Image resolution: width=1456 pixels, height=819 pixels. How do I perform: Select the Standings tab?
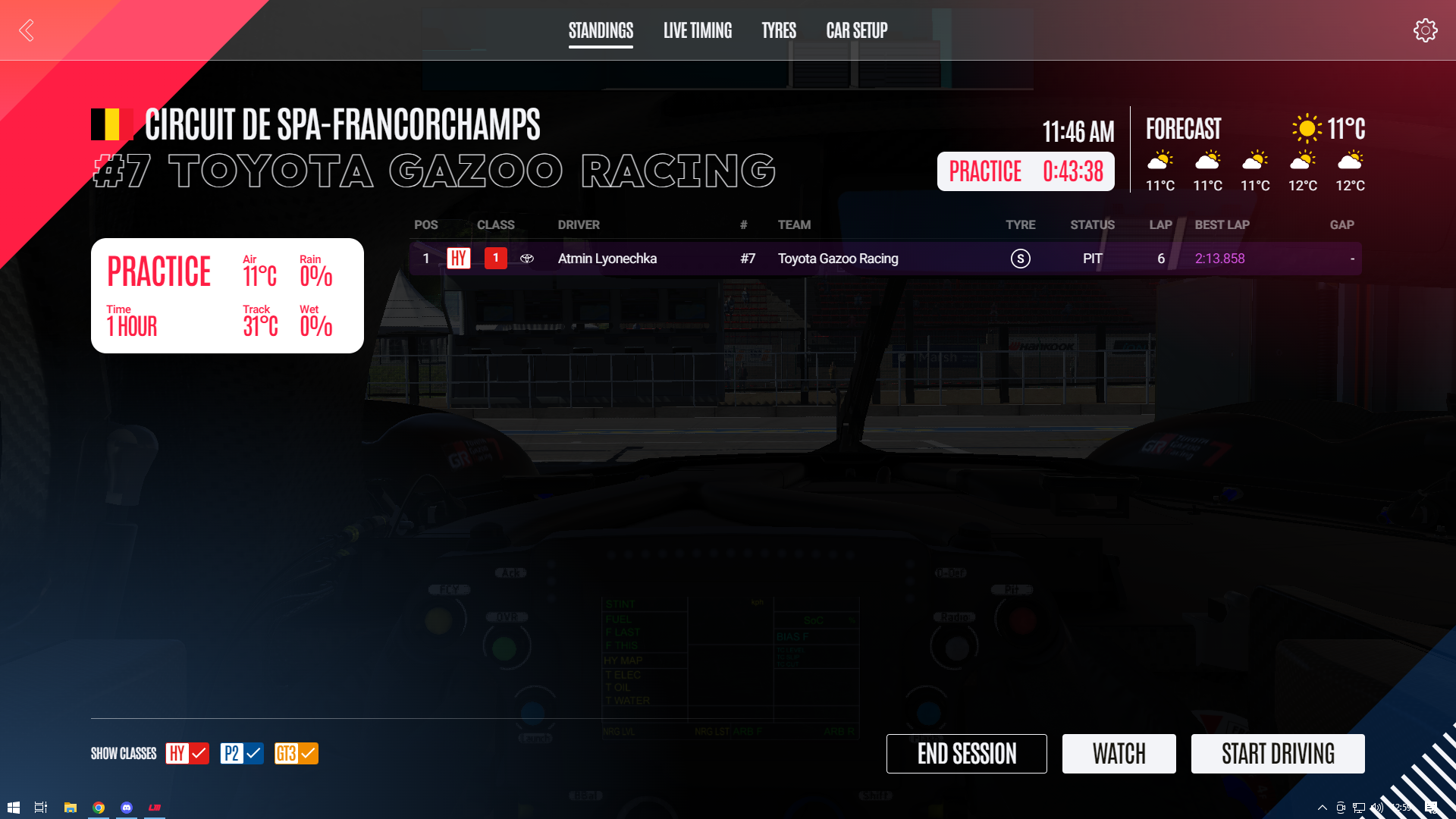tap(601, 30)
